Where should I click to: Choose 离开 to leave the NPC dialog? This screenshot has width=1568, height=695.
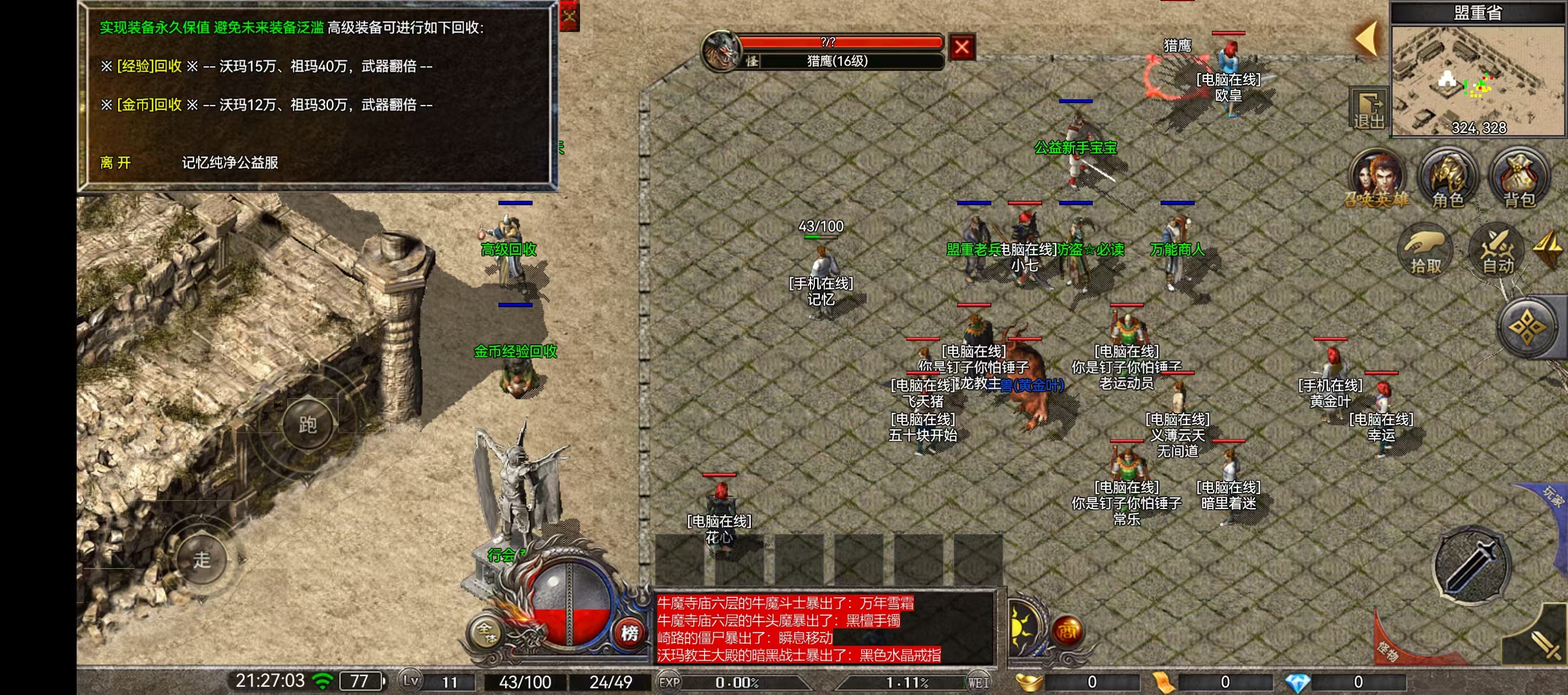(115, 163)
